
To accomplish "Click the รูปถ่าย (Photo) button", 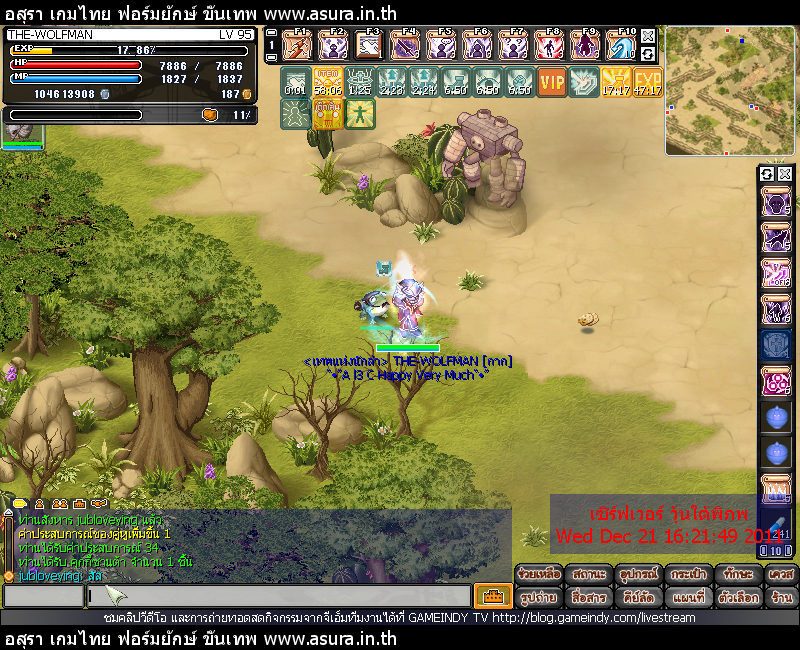I will (539, 597).
